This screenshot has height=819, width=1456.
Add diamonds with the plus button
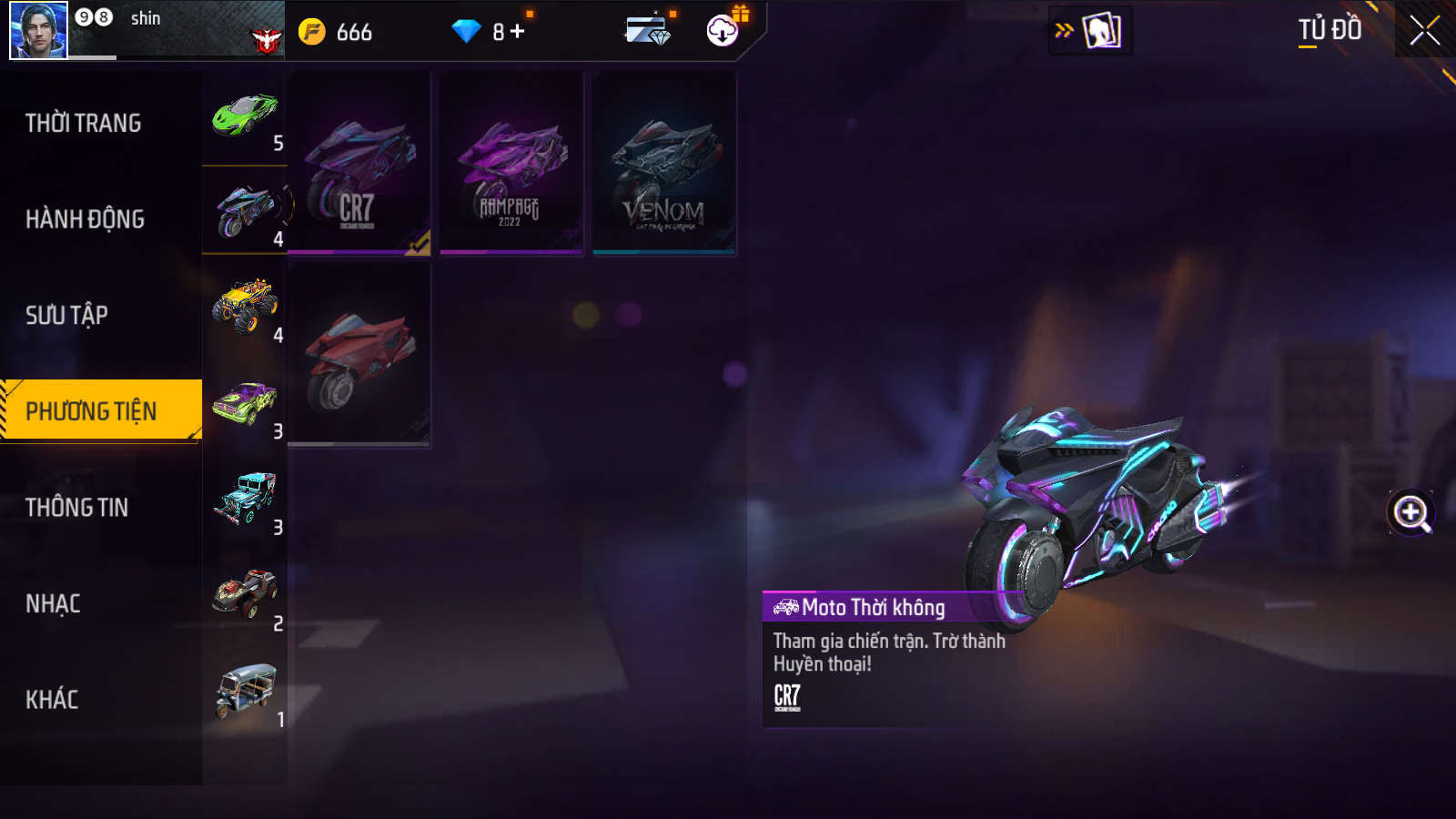click(518, 32)
